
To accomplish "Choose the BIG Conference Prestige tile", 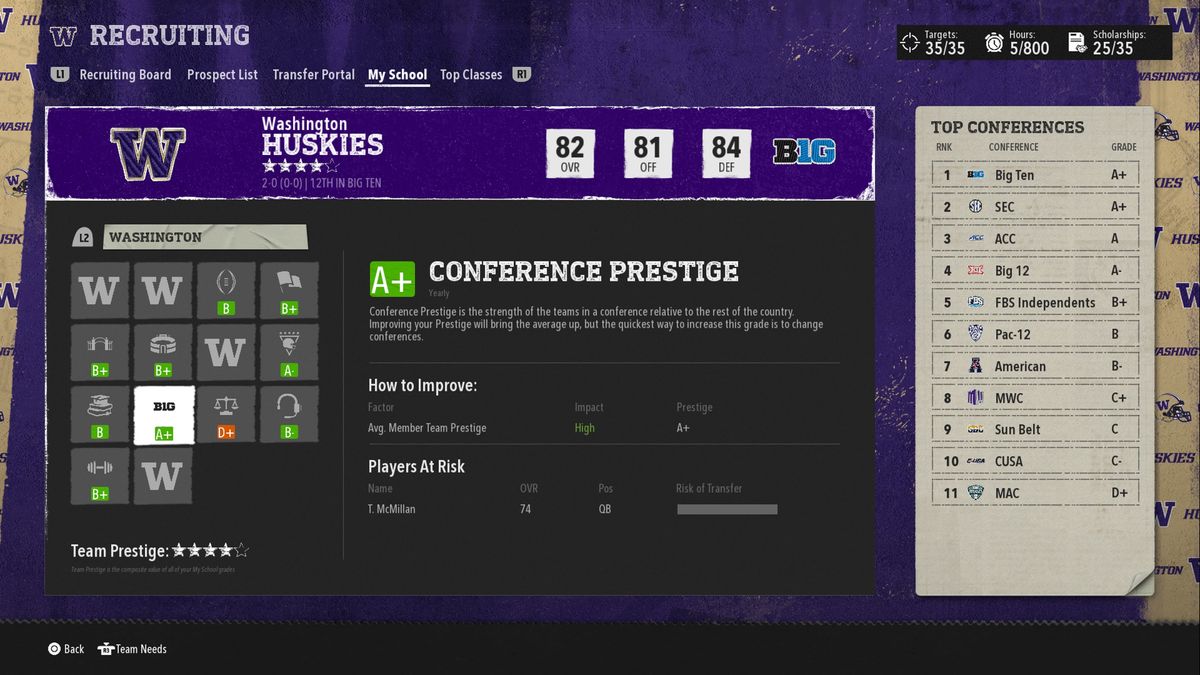I will (x=163, y=415).
